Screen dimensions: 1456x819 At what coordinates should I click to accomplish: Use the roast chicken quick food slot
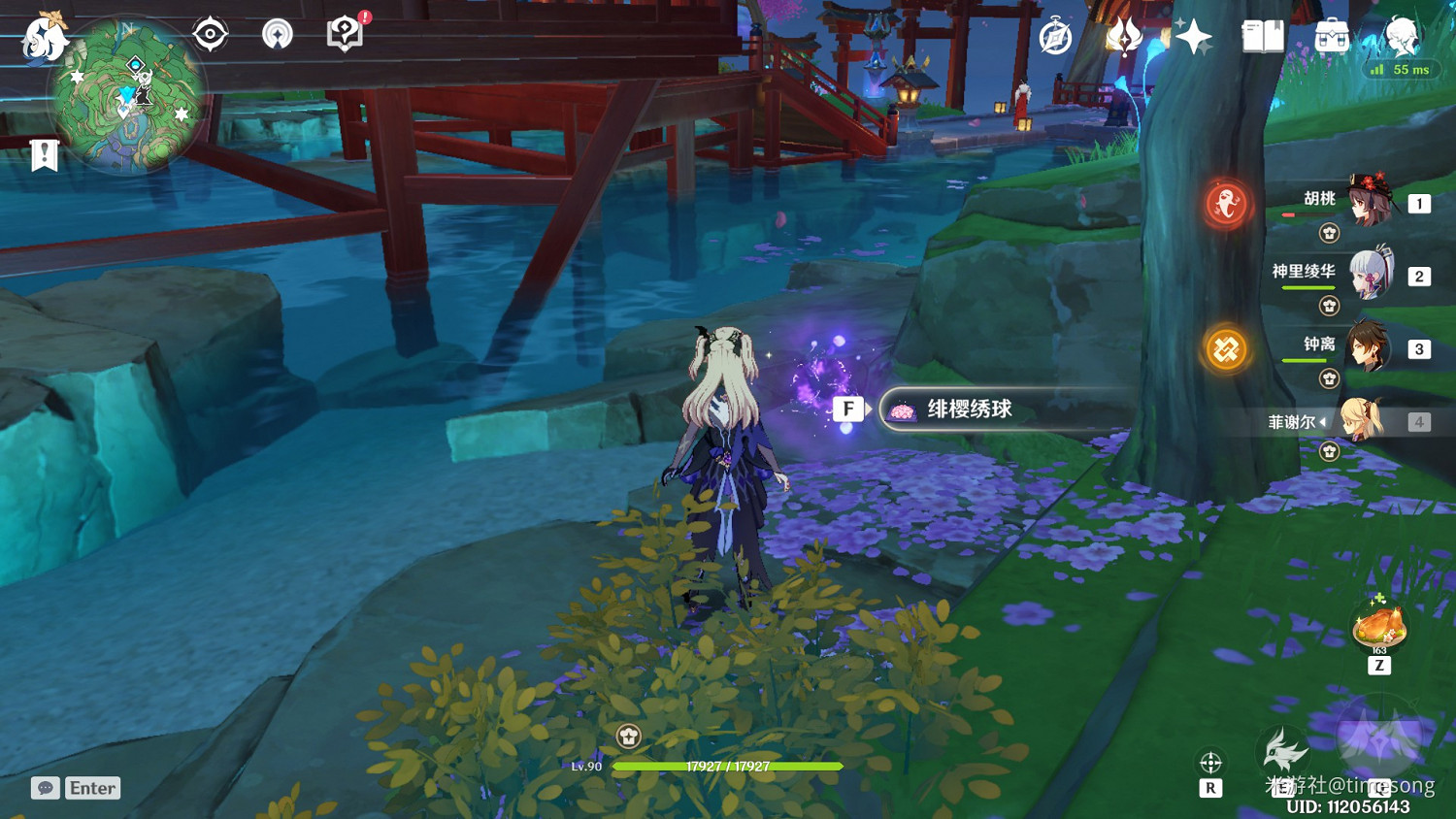tap(1379, 624)
